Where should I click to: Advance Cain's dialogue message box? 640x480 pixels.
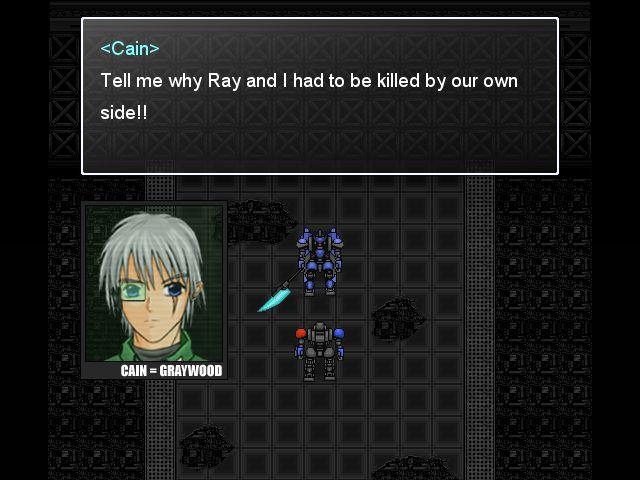(319, 96)
